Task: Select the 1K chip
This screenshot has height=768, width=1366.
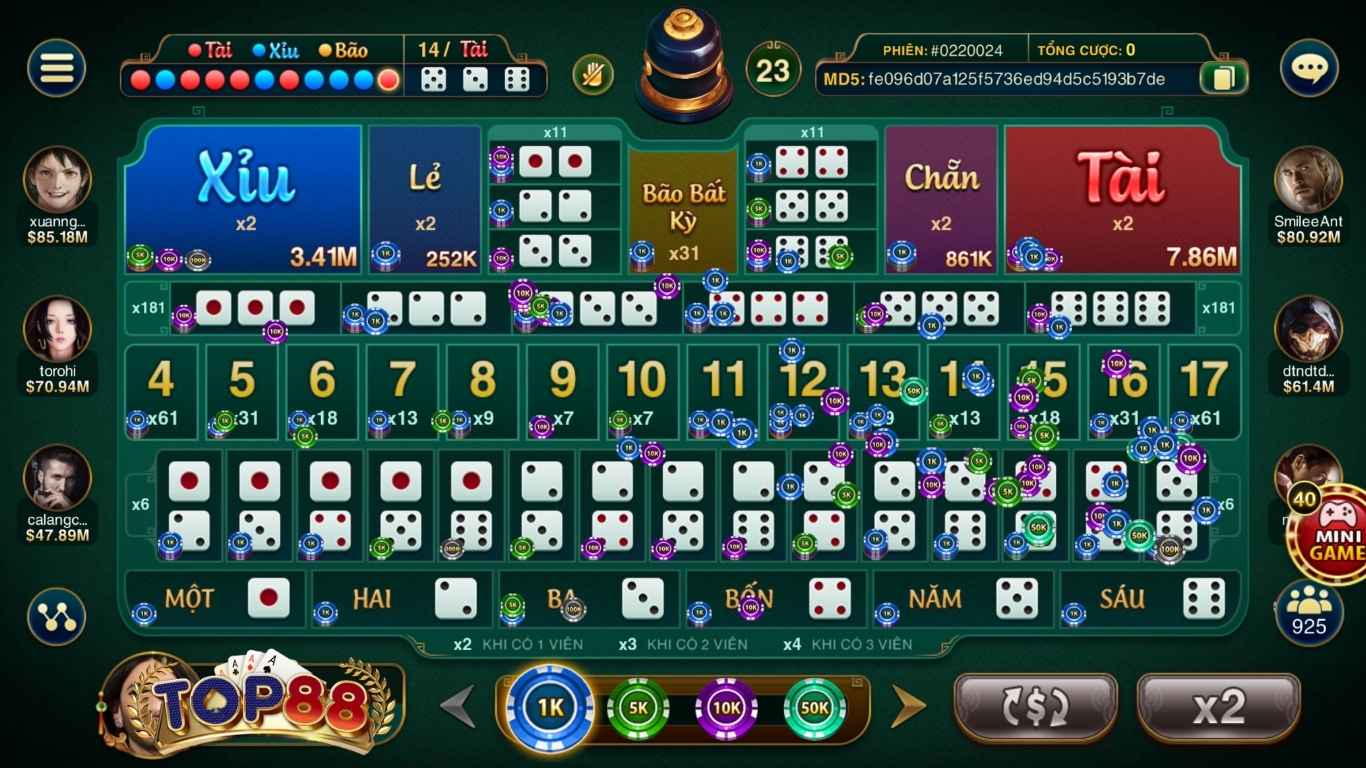Action: pos(550,708)
